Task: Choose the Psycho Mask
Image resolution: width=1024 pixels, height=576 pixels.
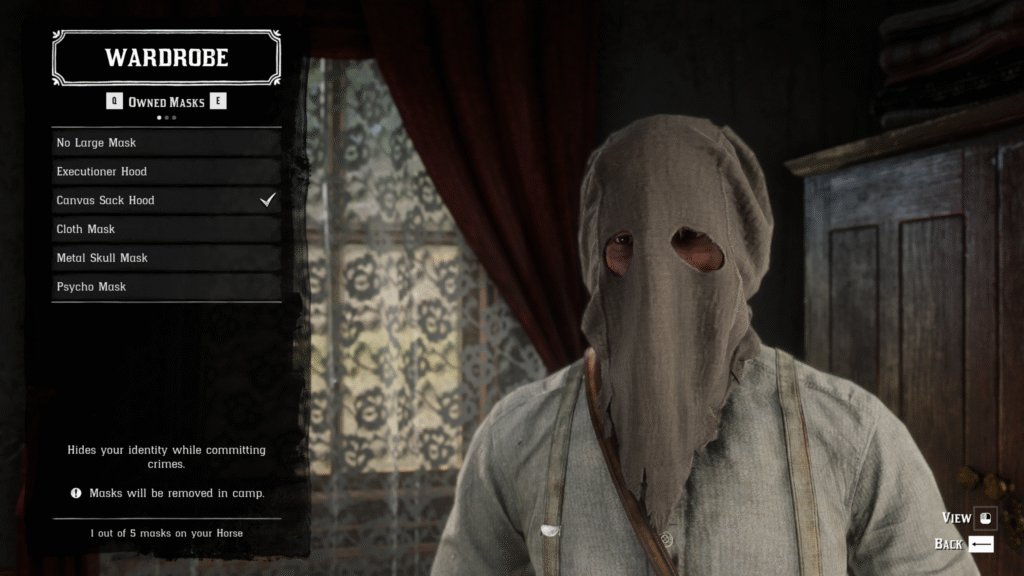Action: point(167,287)
